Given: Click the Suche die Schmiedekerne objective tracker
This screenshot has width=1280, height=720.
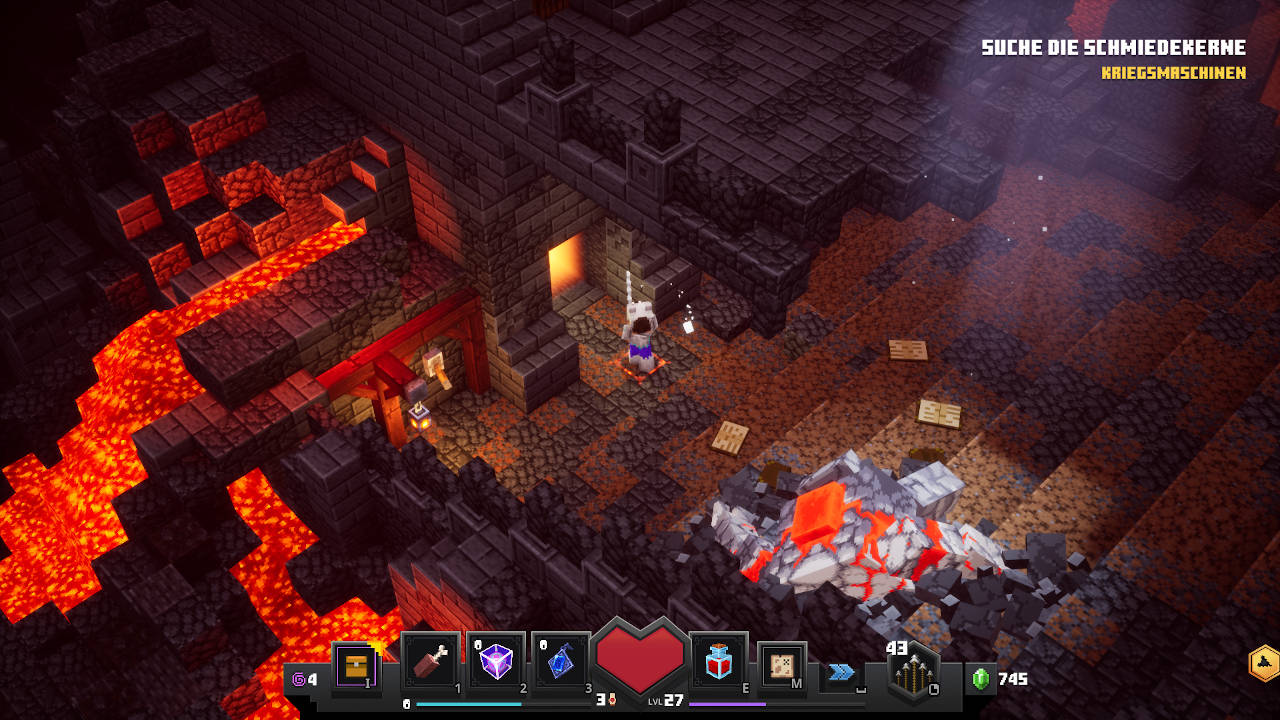Looking at the screenshot, I should click(x=1113, y=48).
